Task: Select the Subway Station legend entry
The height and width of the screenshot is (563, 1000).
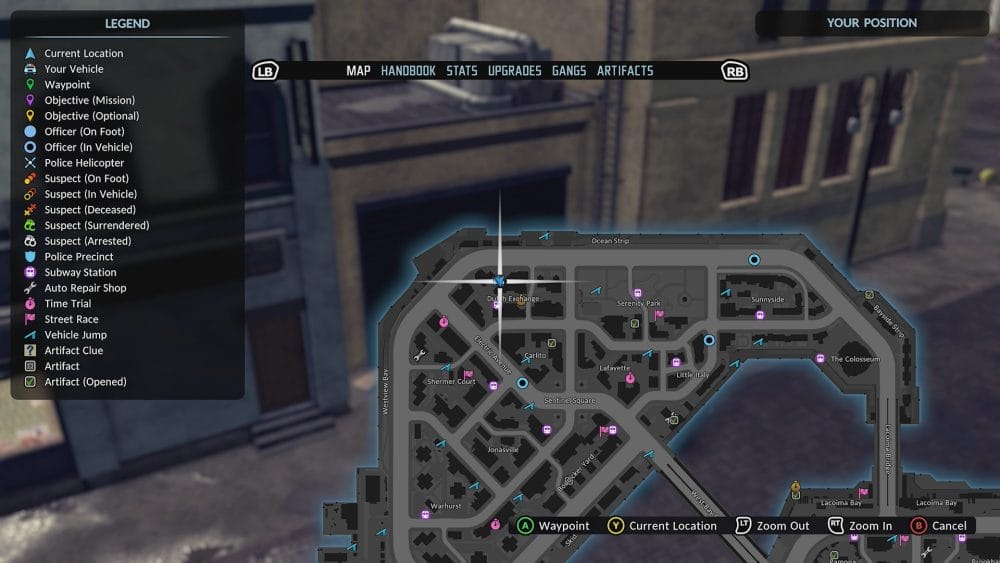Action: click(80, 272)
